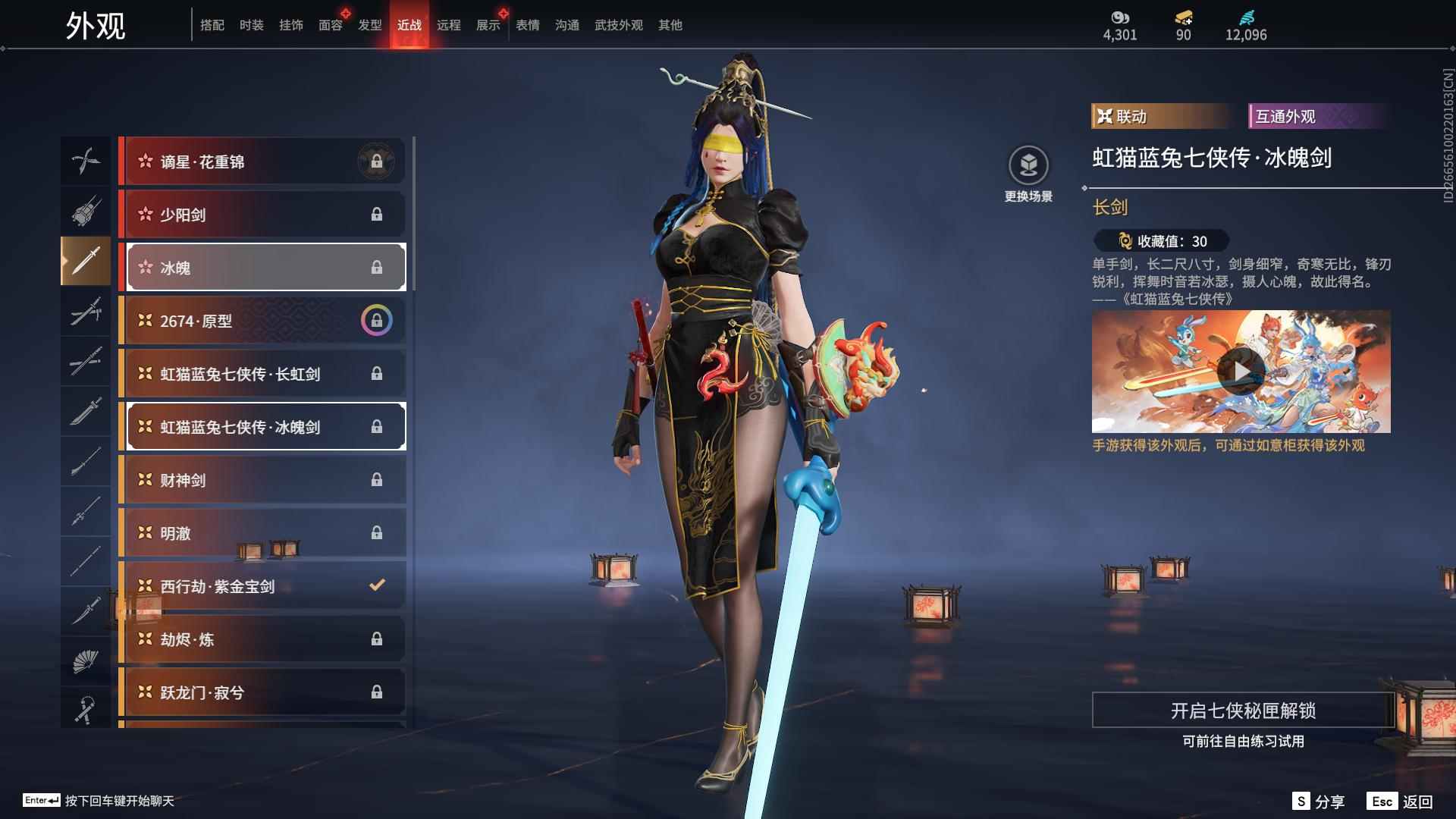Select the 谪星·花重锦 skin
The width and height of the screenshot is (1456, 819).
[263, 162]
